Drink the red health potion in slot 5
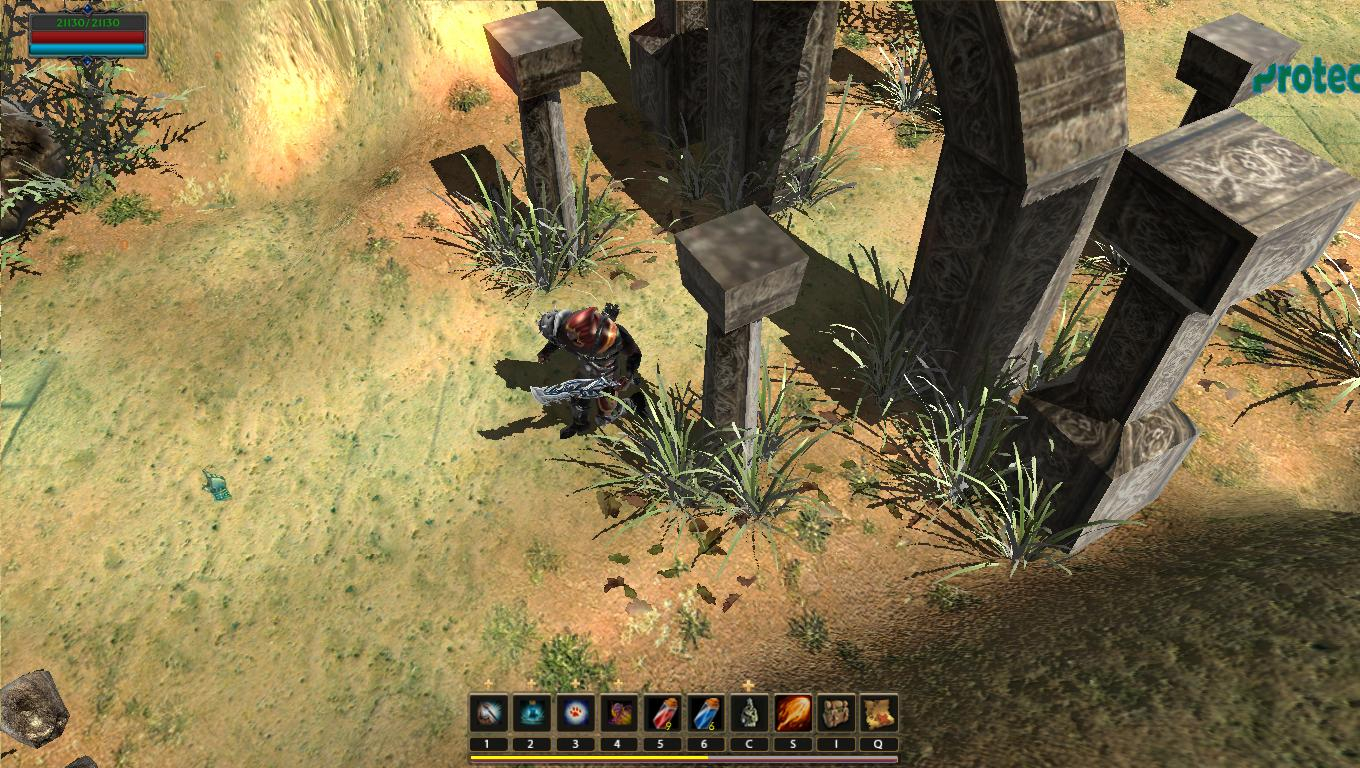Image resolution: width=1360 pixels, height=768 pixels. [x=663, y=712]
